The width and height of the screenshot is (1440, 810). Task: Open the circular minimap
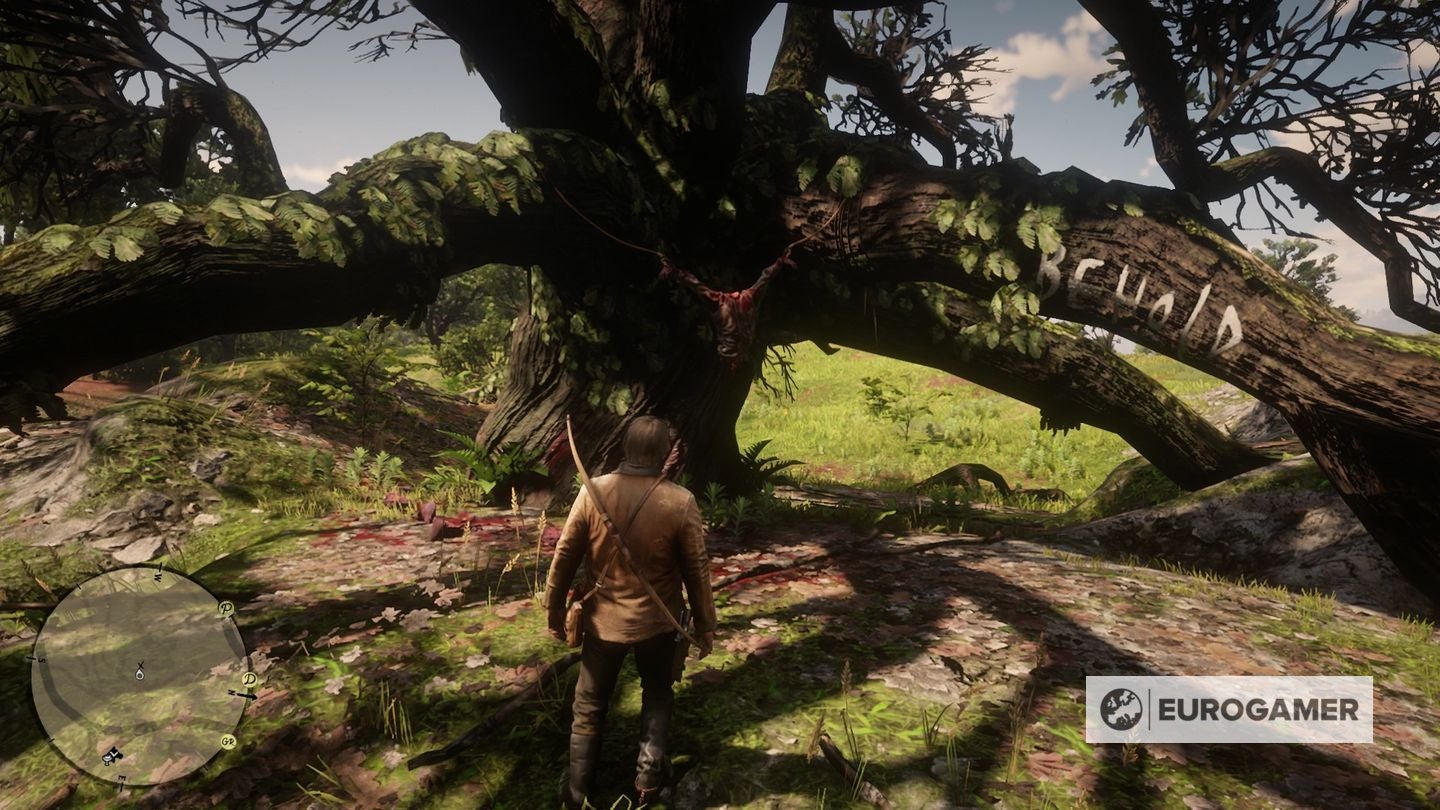point(138,675)
